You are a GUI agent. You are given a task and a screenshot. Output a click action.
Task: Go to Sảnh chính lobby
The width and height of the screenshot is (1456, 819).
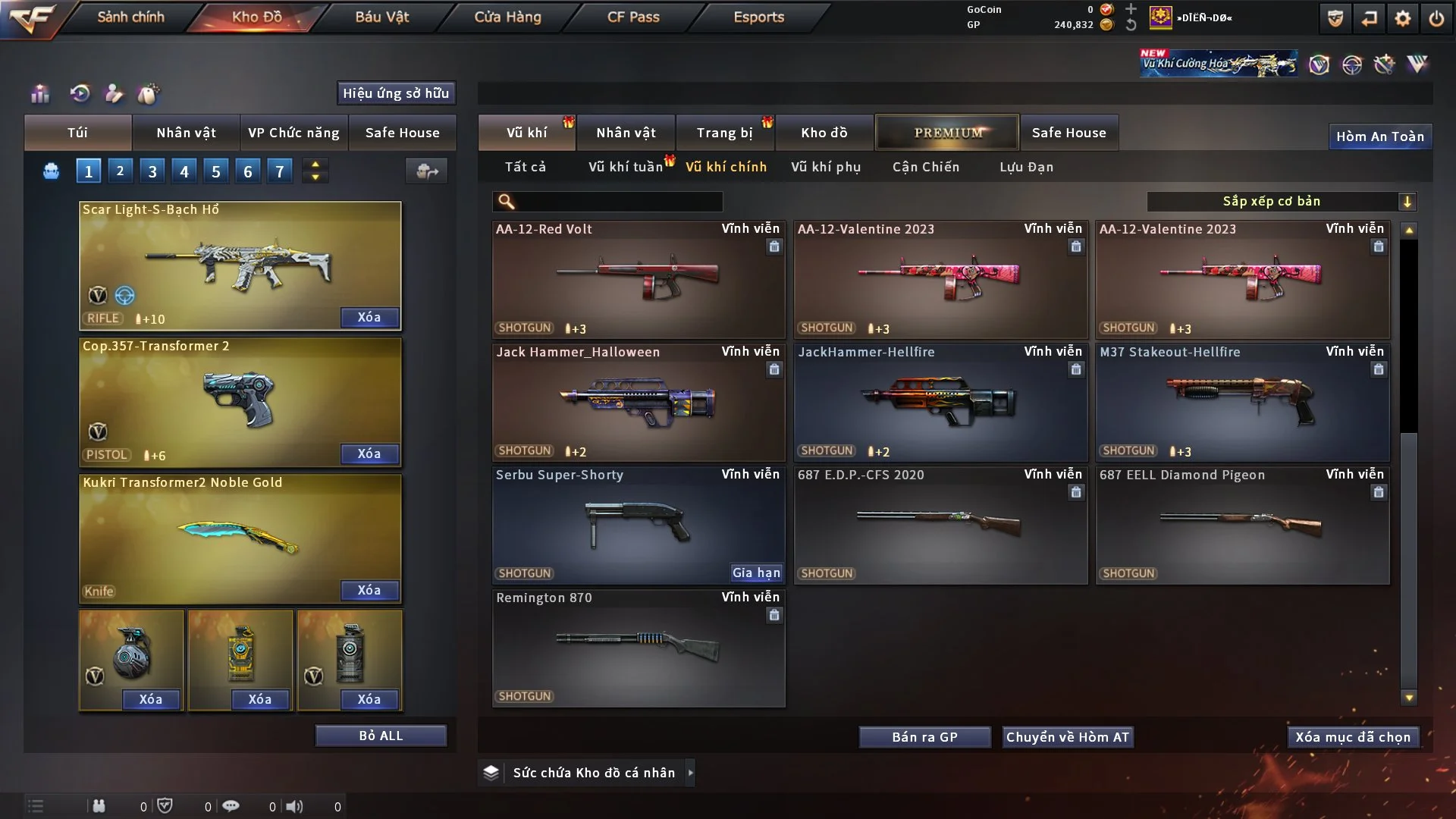tap(130, 17)
